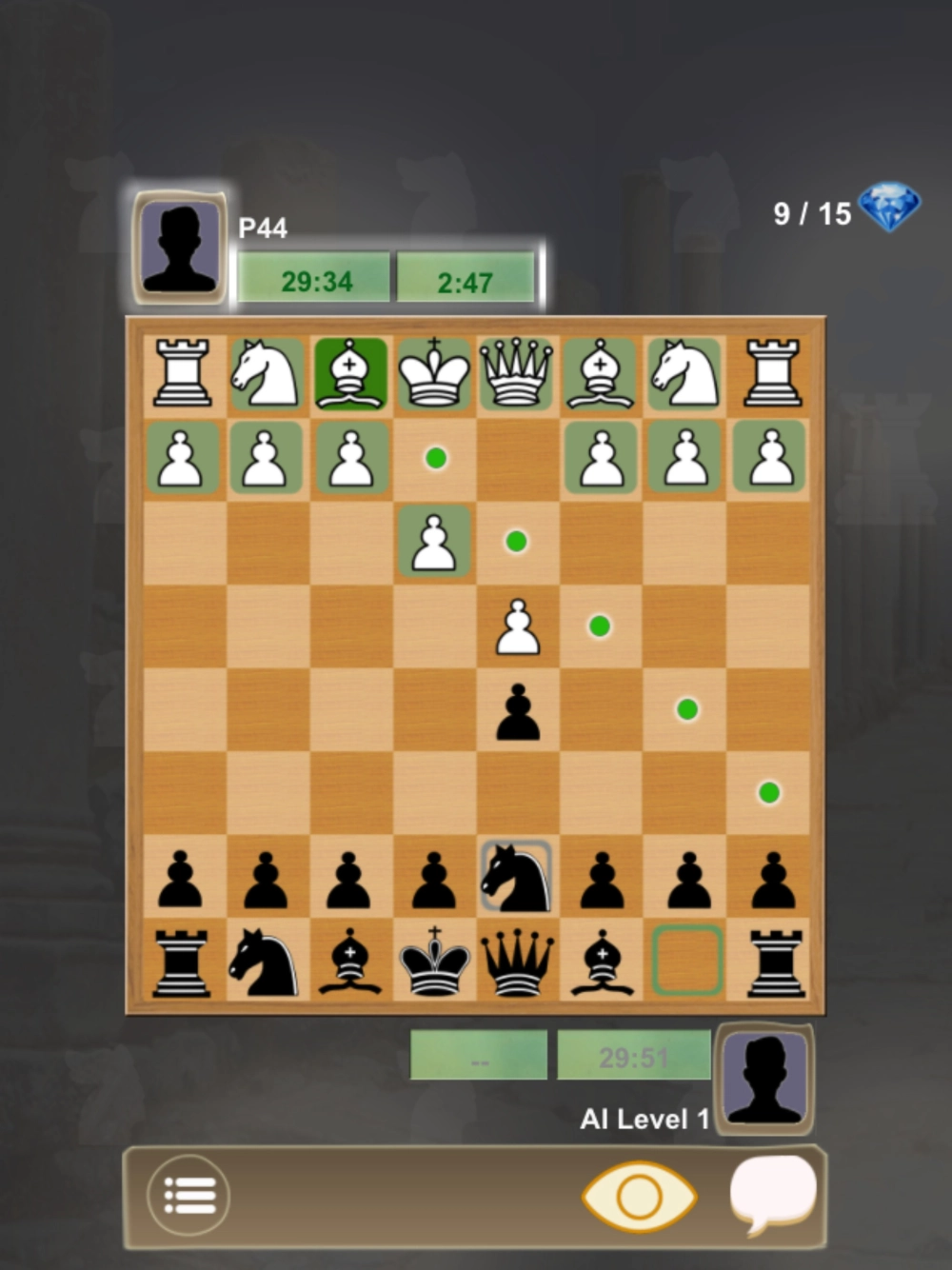This screenshot has width=952, height=1270.
Task: Click the eye icon button
Action: (639, 1196)
